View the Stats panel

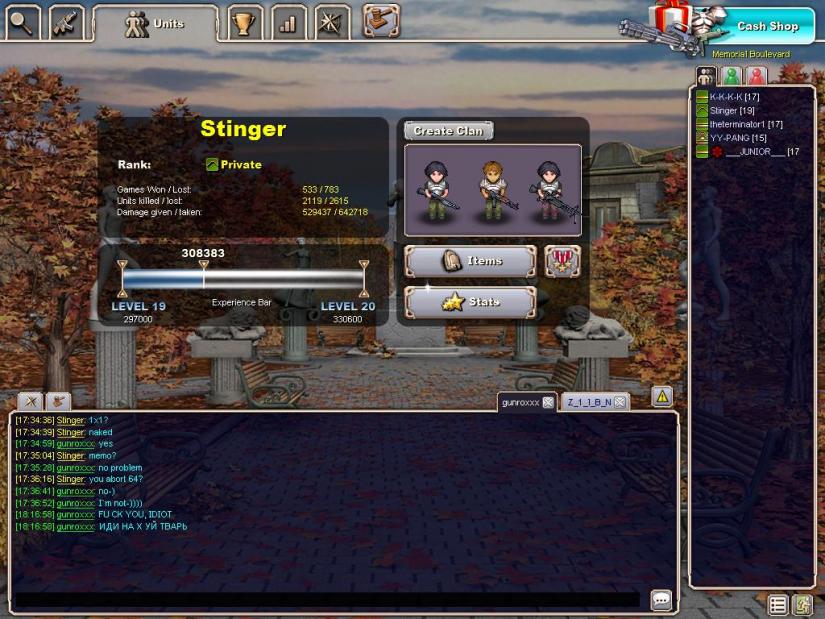pyautogui.click(x=470, y=302)
